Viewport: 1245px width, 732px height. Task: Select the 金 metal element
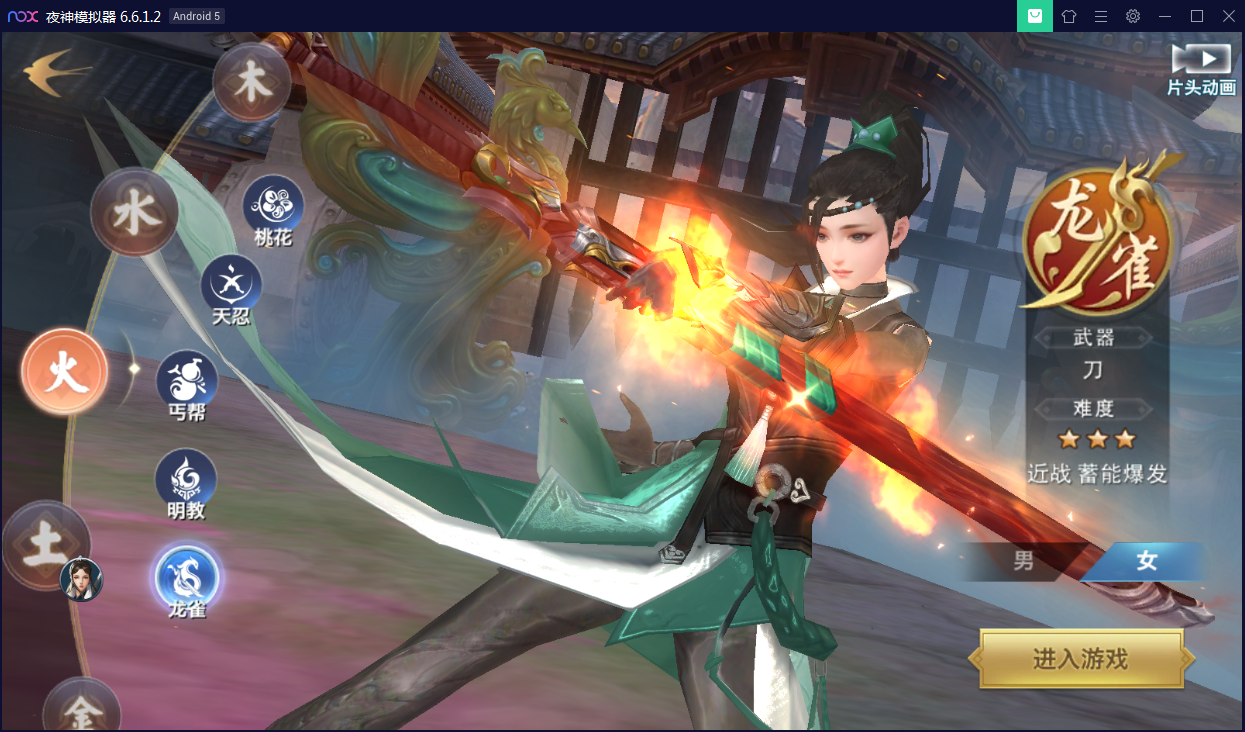coord(82,707)
